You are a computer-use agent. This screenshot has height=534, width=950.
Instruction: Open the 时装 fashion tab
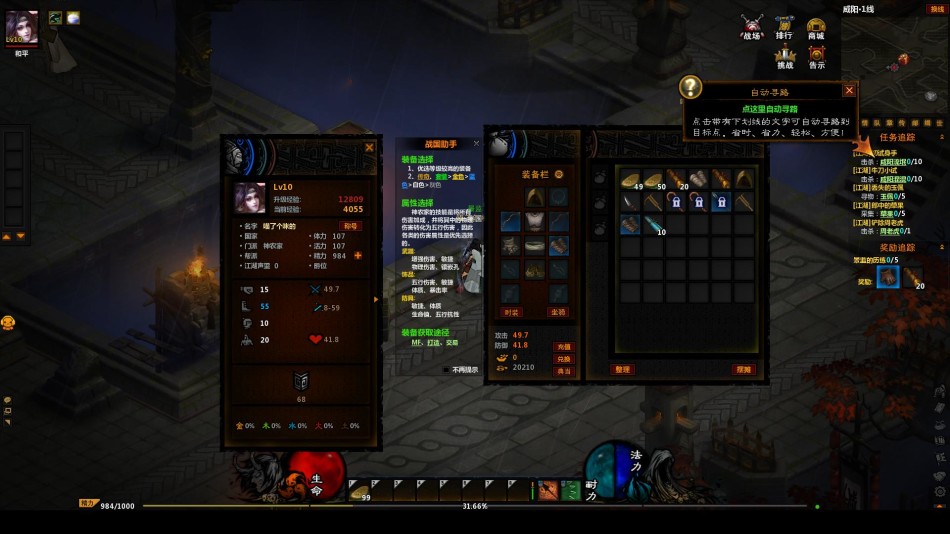[x=511, y=313]
